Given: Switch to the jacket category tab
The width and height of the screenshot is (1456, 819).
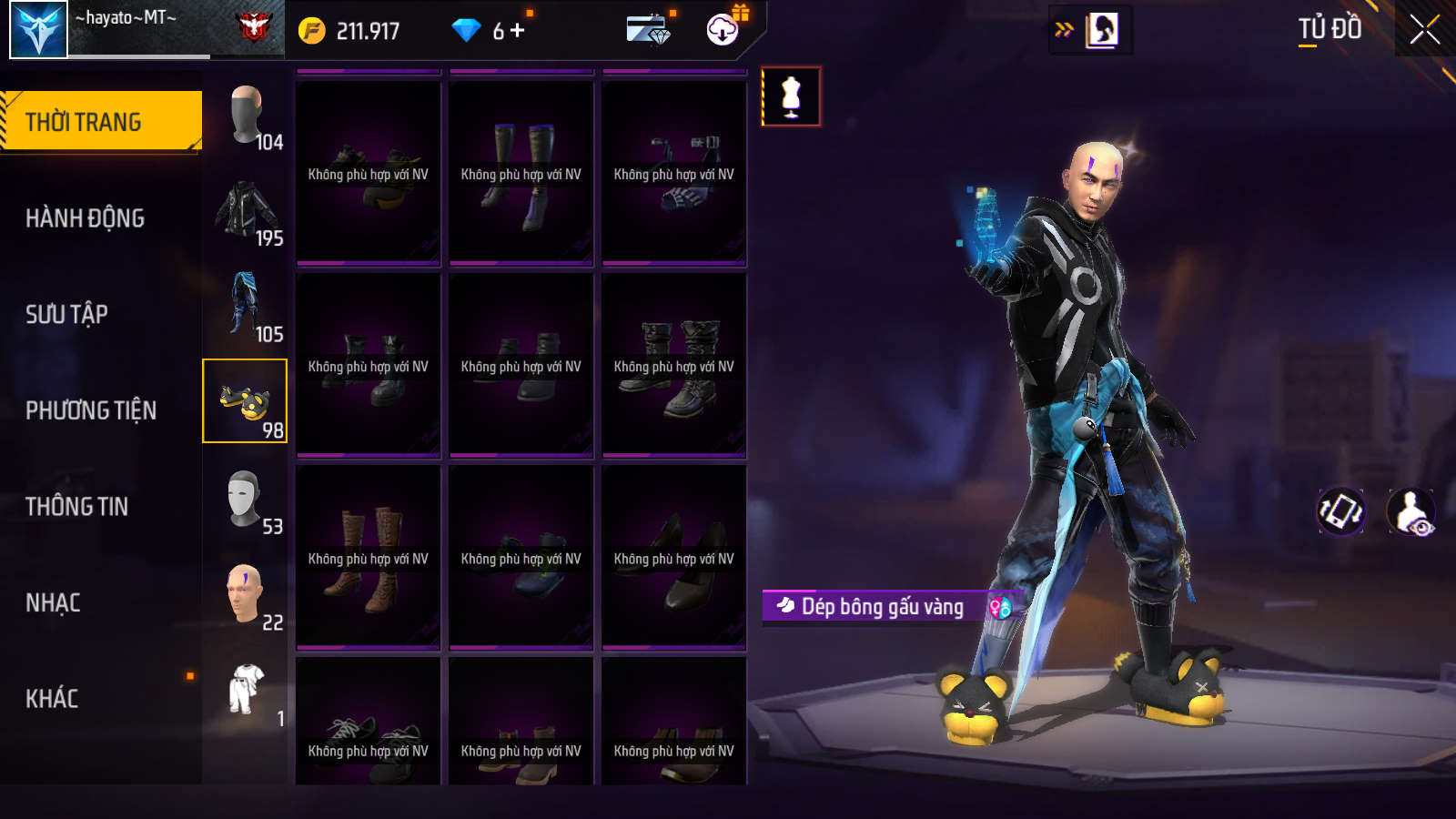Looking at the screenshot, I should [x=246, y=212].
